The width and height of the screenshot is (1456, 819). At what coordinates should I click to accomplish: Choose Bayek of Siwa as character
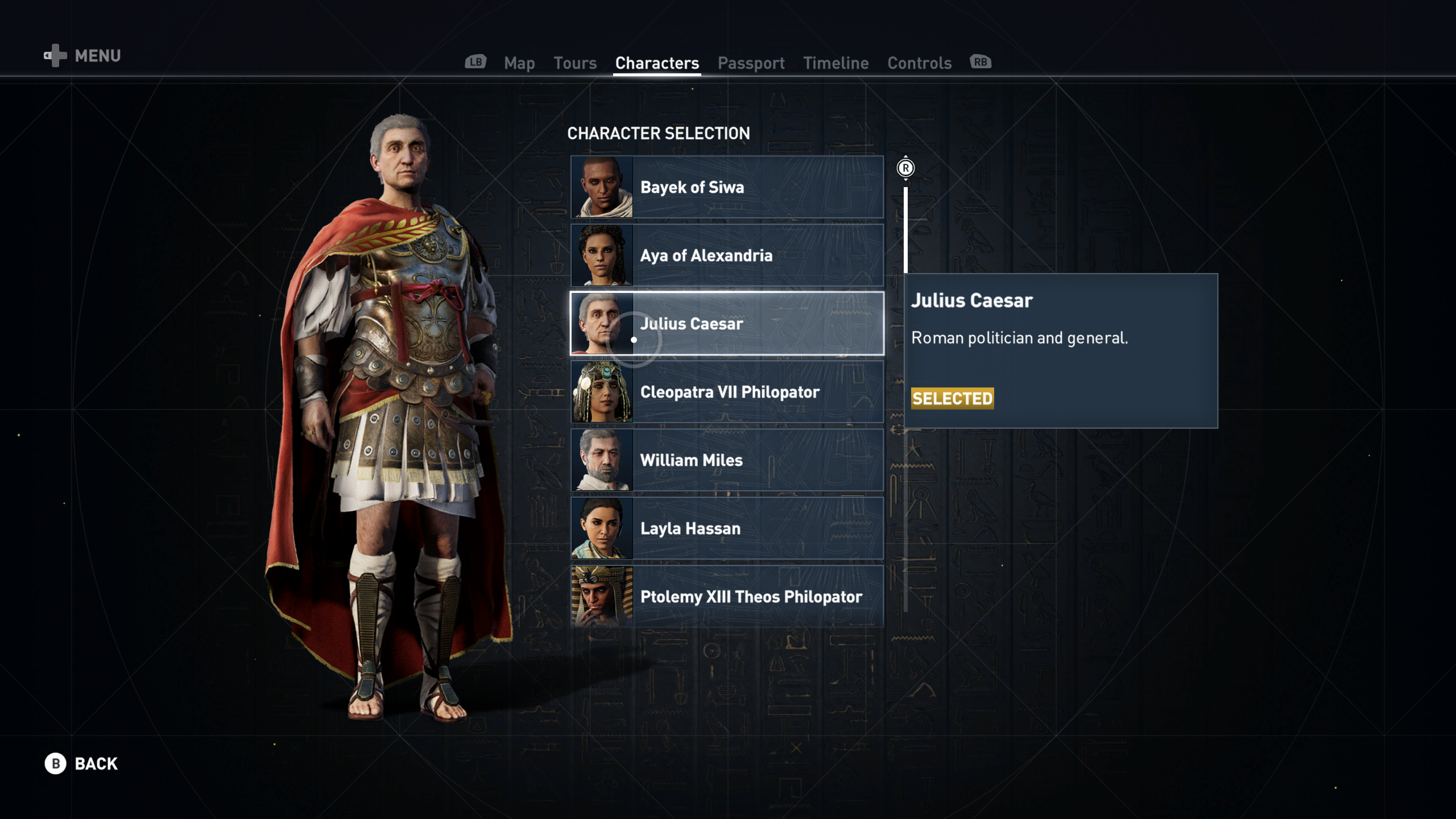tap(727, 187)
